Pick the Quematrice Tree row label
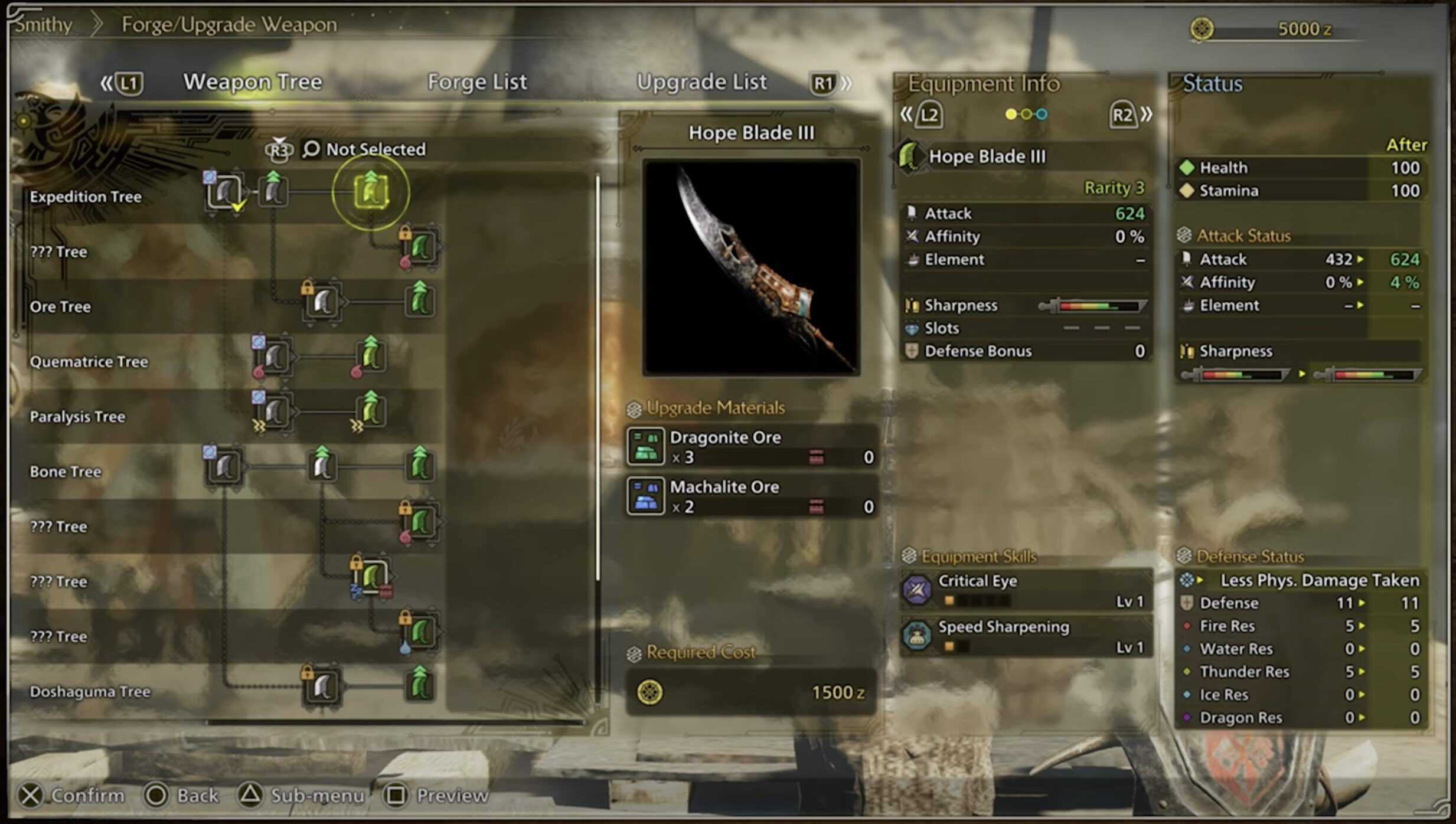Viewport: 1456px width, 824px height. [89, 362]
